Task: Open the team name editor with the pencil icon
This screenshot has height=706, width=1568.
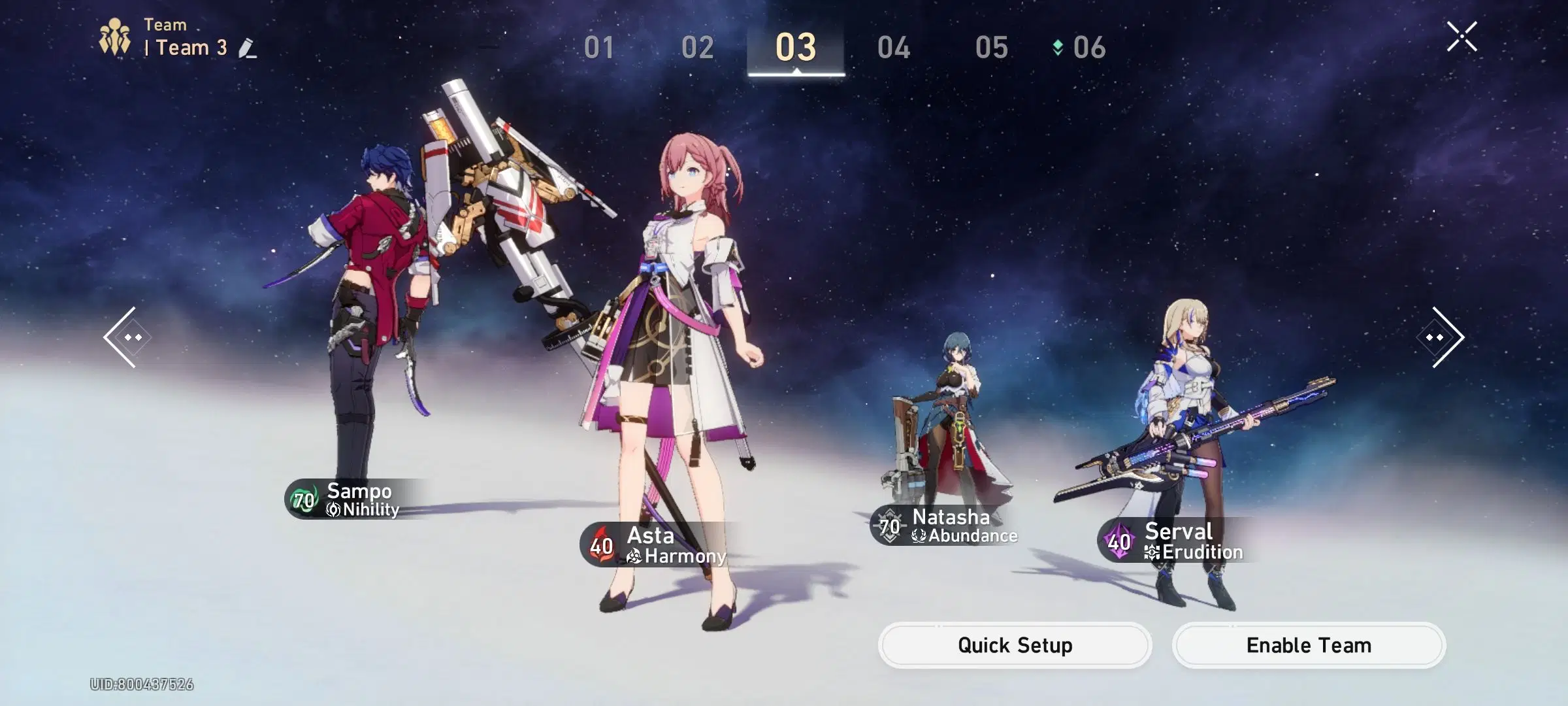Action: (x=247, y=48)
